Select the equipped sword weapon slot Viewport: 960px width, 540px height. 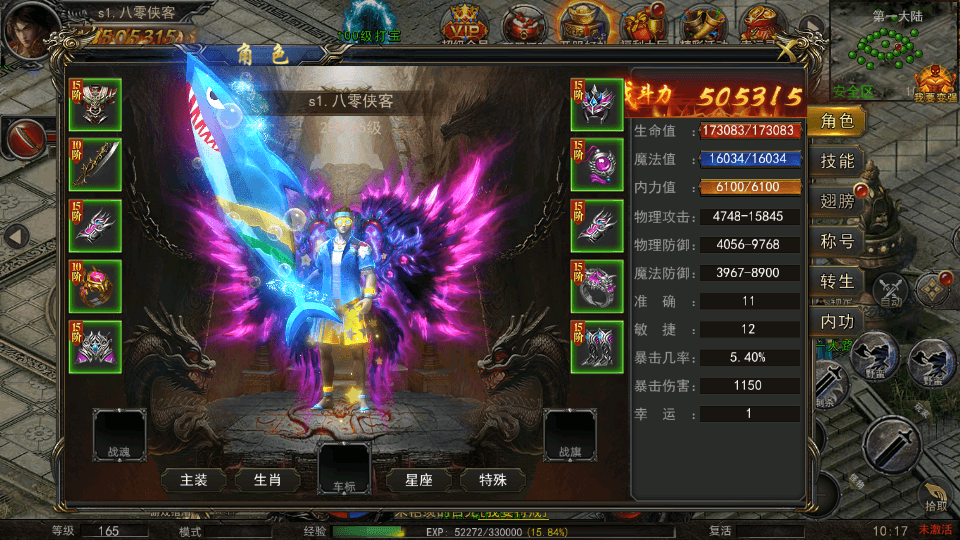coord(95,165)
